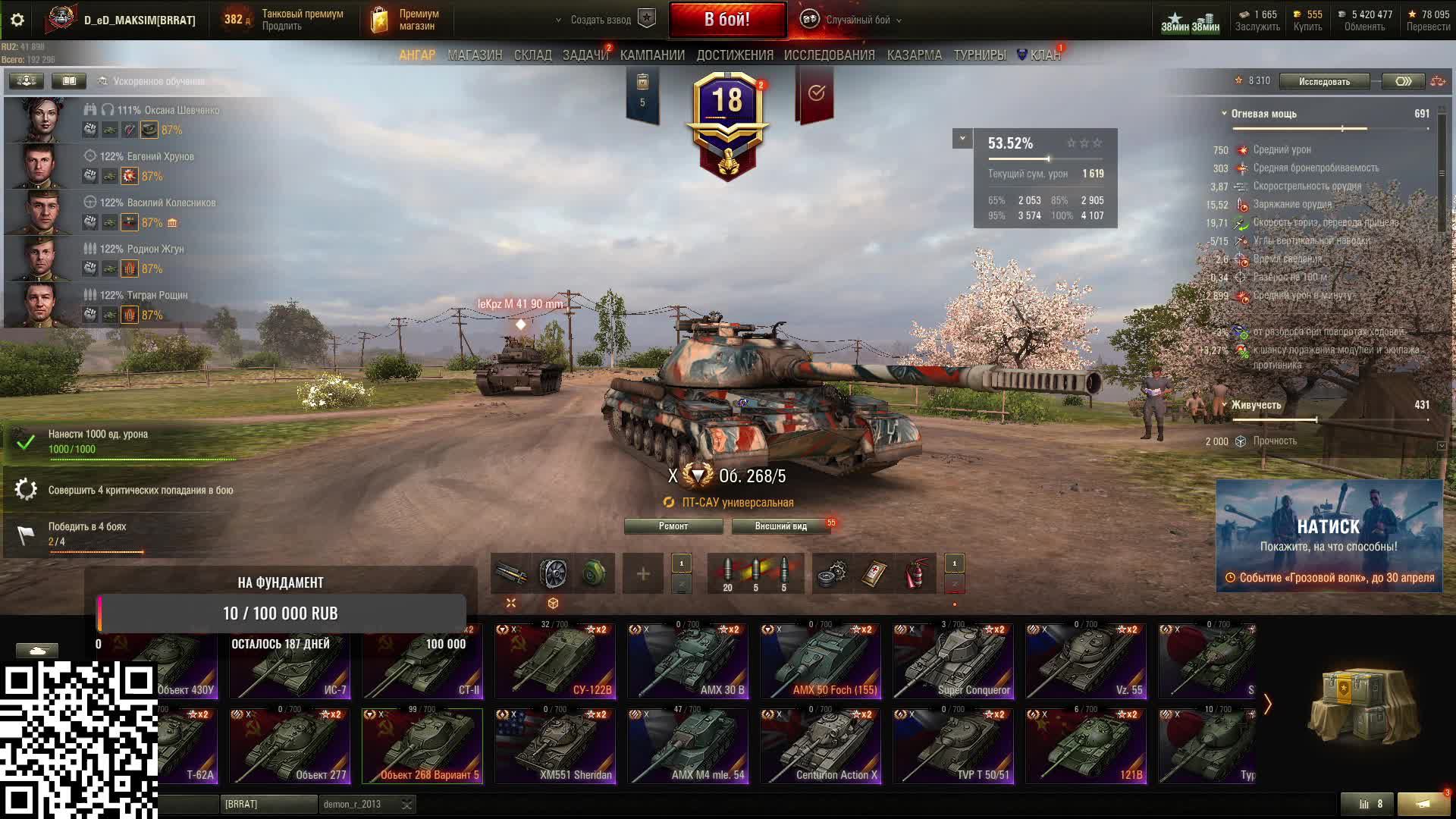Screen dimensions: 1456x819
Task: Start battle with the В бой! button
Action: pyautogui.click(x=726, y=20)
